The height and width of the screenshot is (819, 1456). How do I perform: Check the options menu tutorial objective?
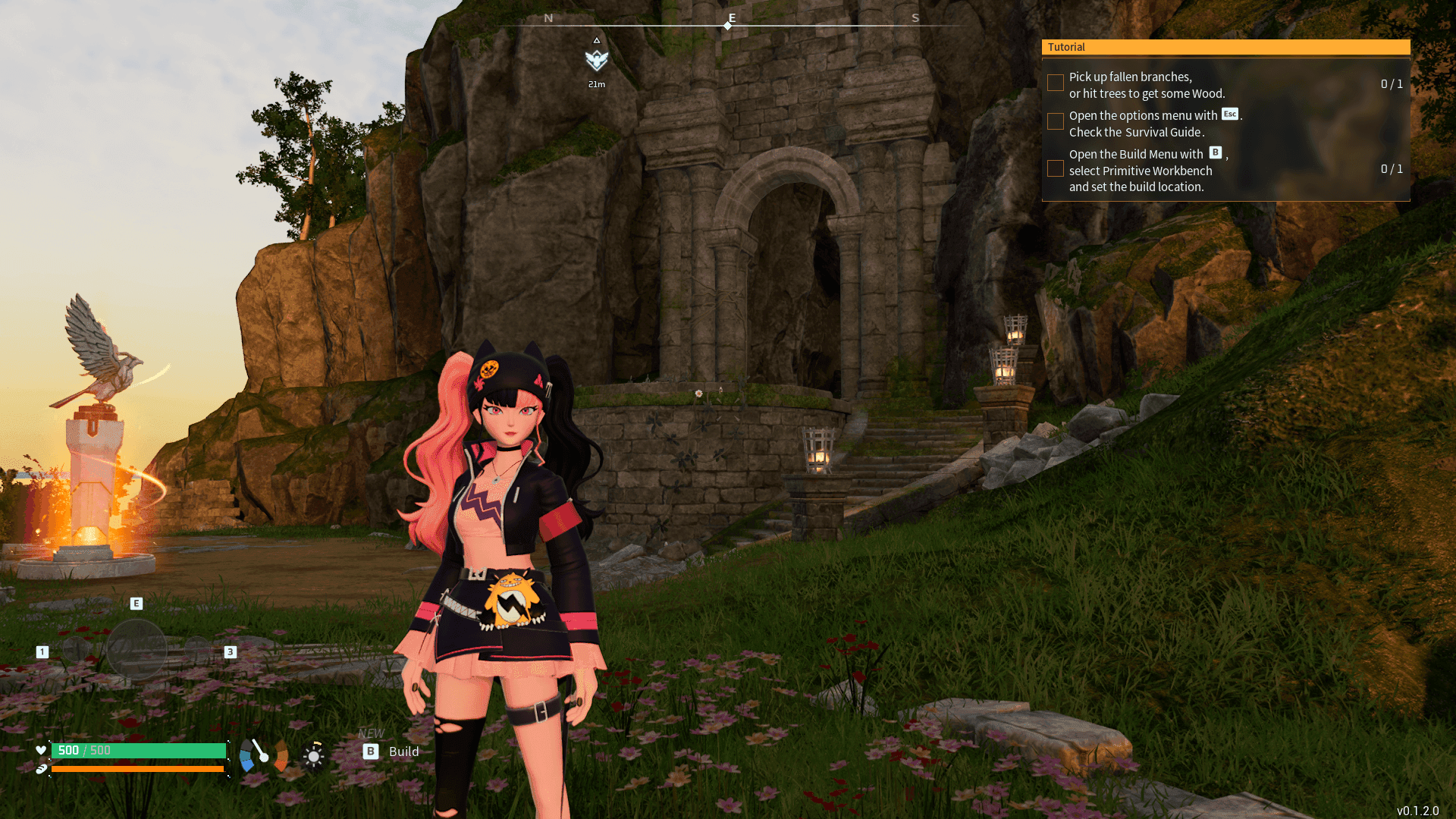click(1055, 121)
